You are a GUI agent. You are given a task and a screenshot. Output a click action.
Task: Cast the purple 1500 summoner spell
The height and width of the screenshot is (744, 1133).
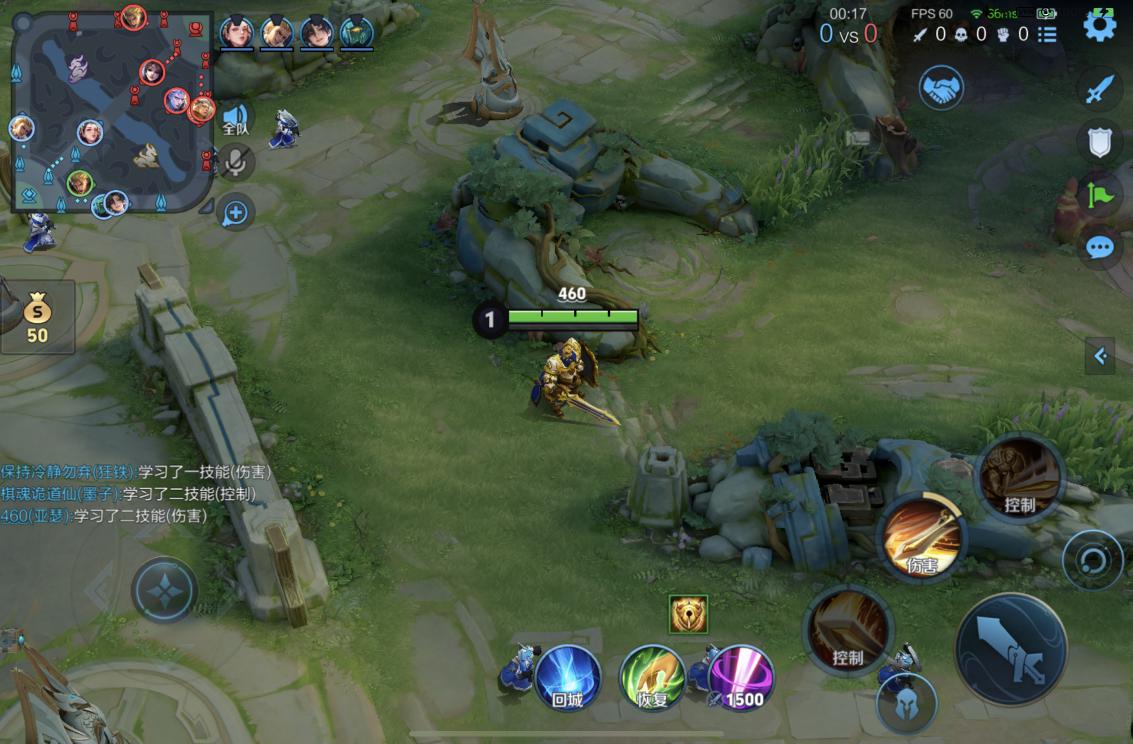coord(741,677)
